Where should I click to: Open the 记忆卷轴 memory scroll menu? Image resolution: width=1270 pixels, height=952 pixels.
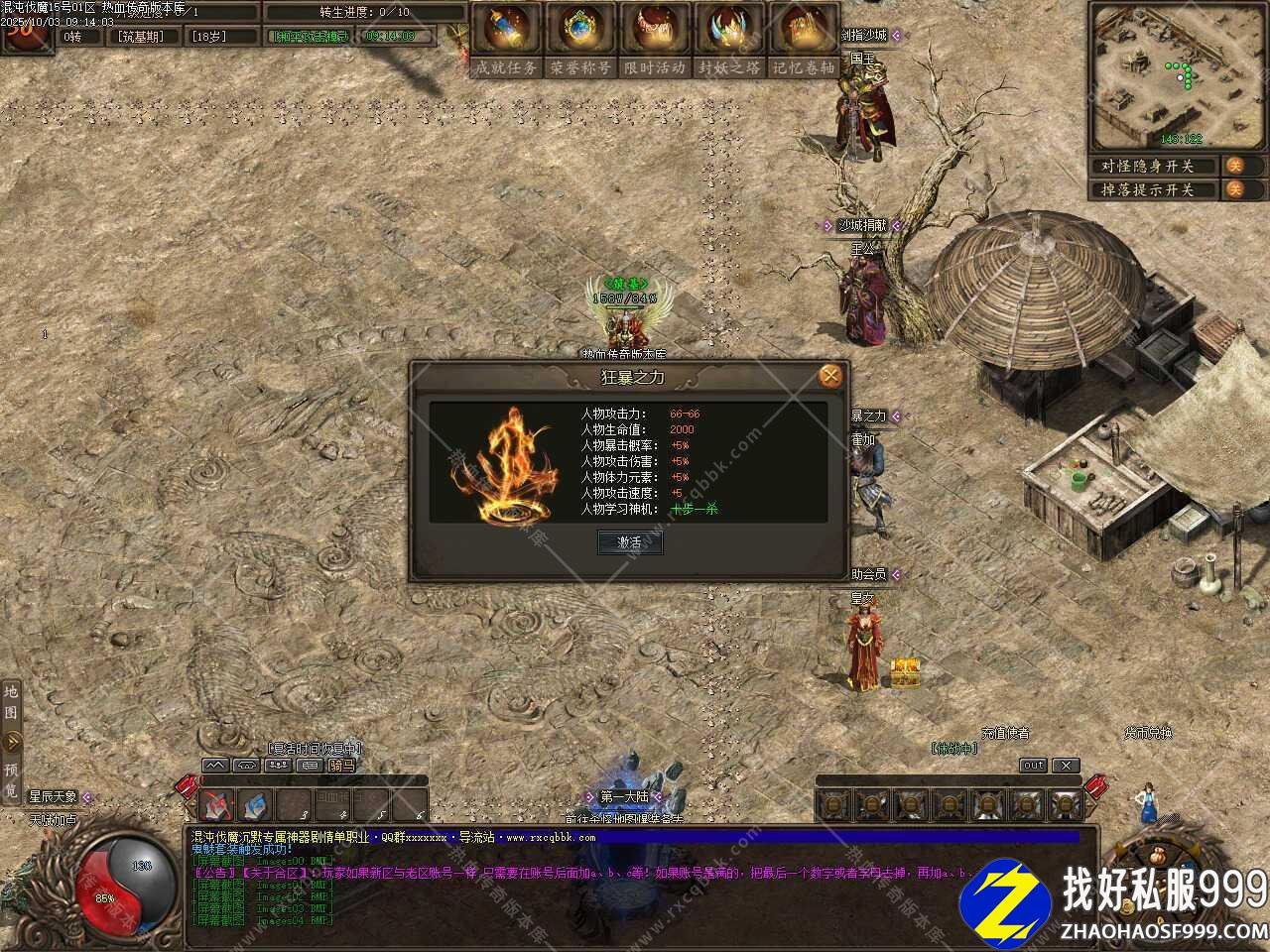click(x=804, y=40)
